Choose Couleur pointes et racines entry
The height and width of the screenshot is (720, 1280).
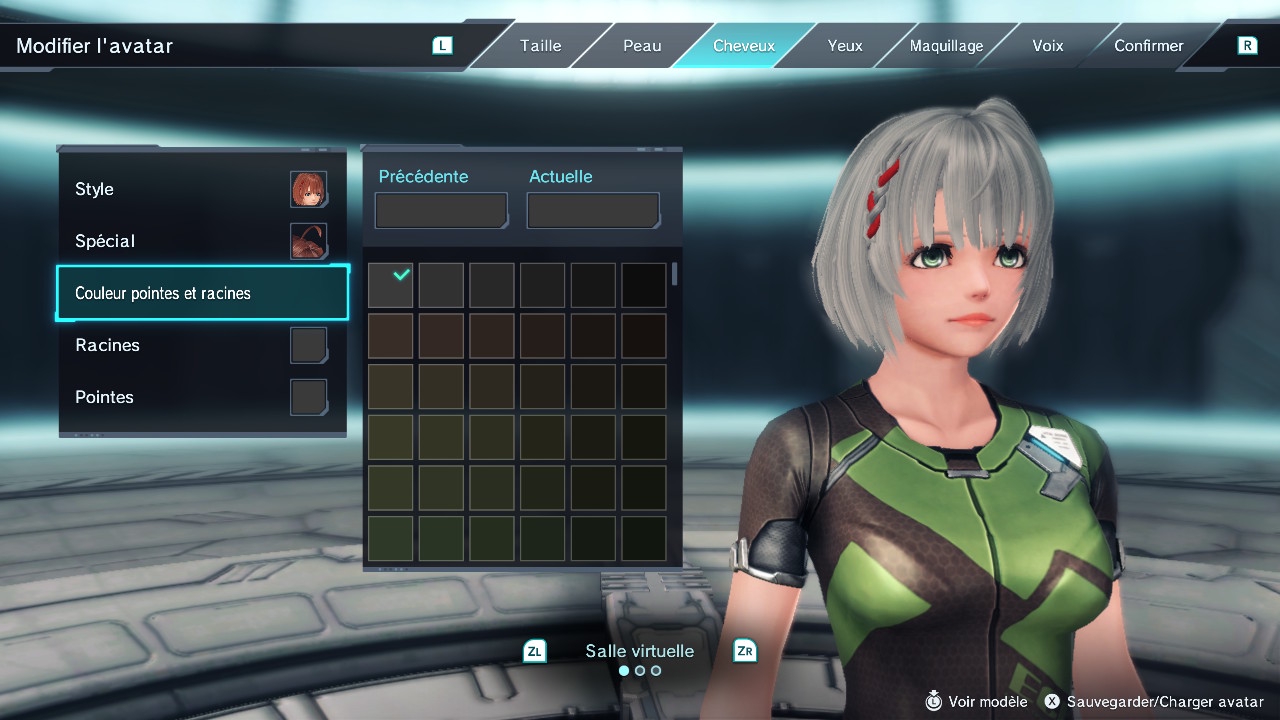click(x=202, y=293)
